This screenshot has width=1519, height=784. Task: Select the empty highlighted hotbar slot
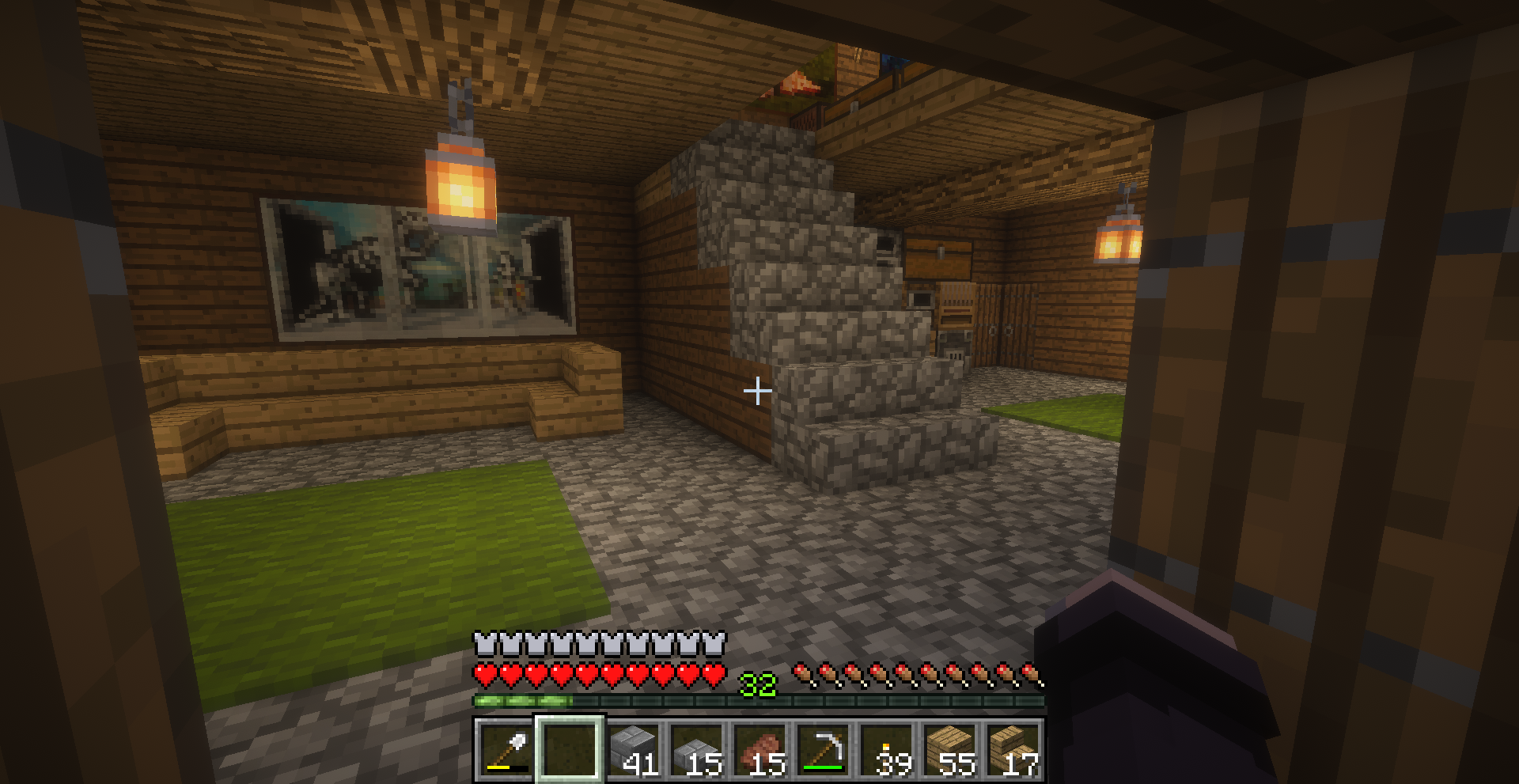pyautogui.click(x=570, y=749)
